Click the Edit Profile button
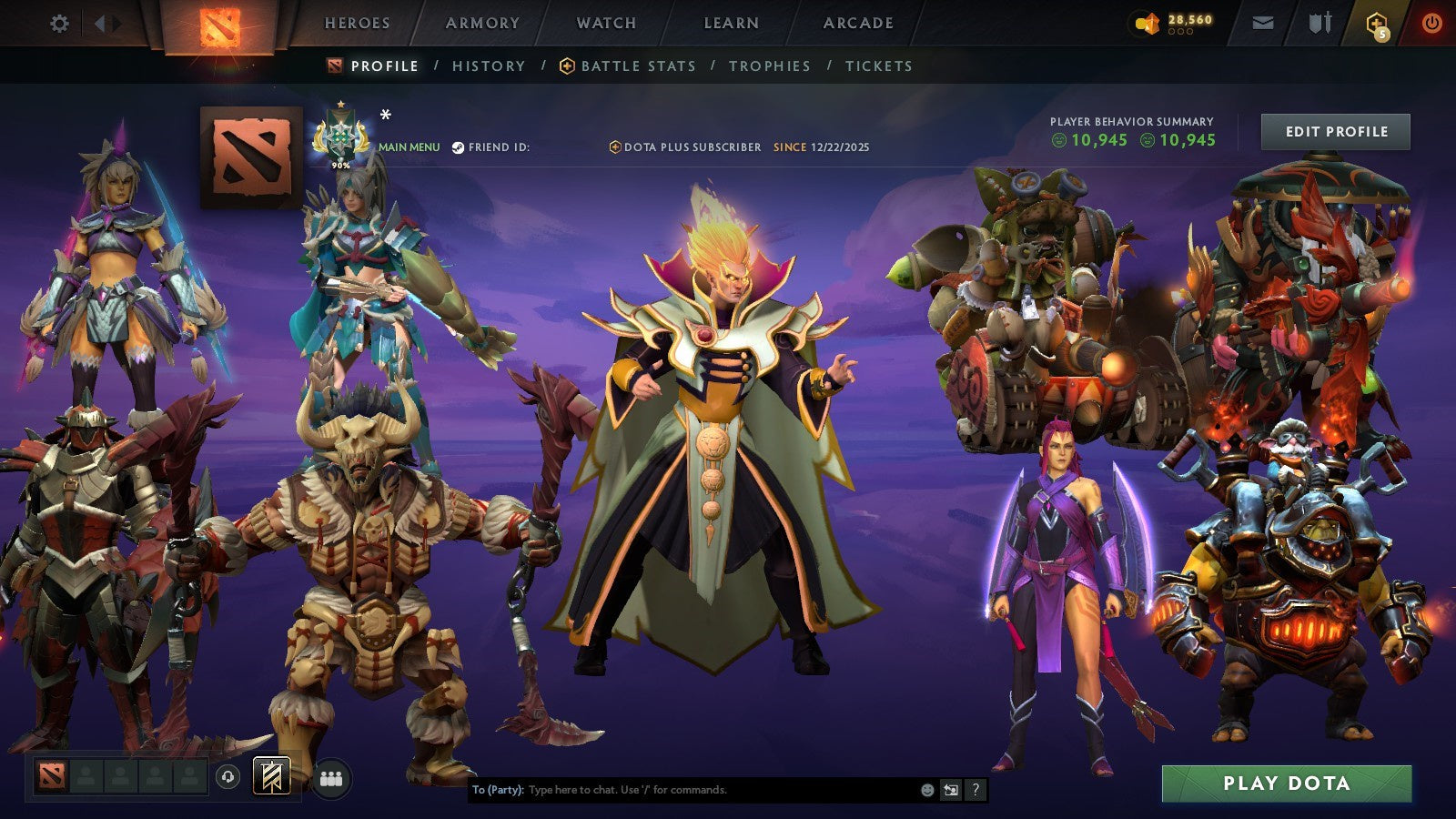1456x819 pixels. tap(1335, 131)
